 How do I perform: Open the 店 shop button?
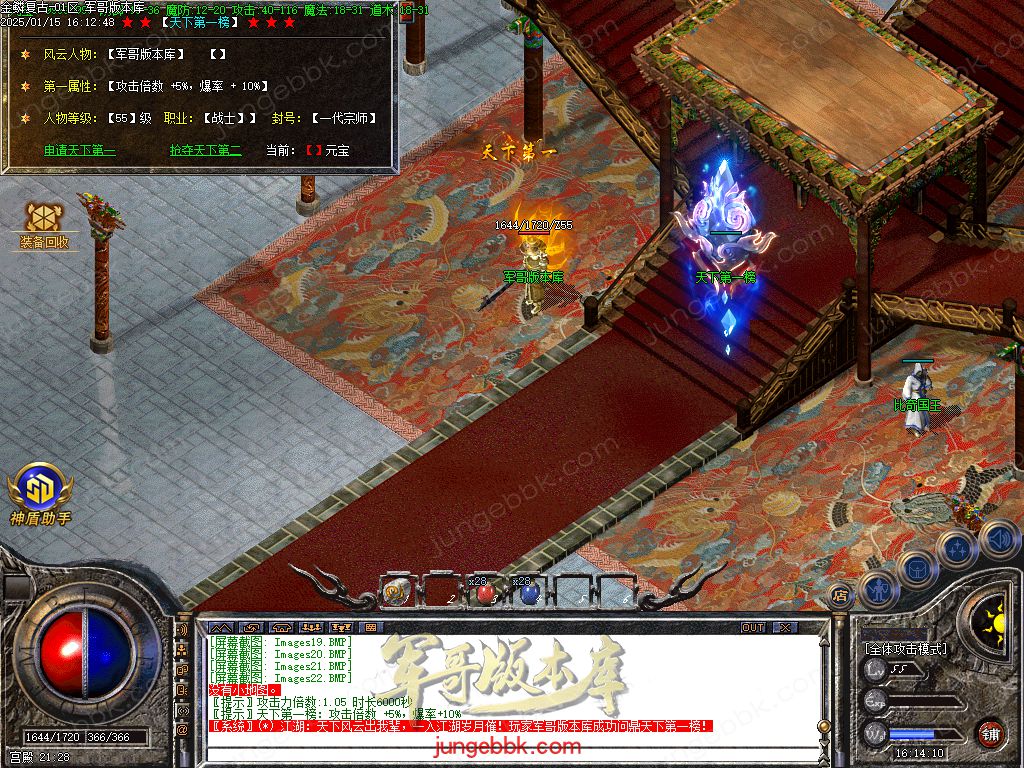(x=840, y=592)
